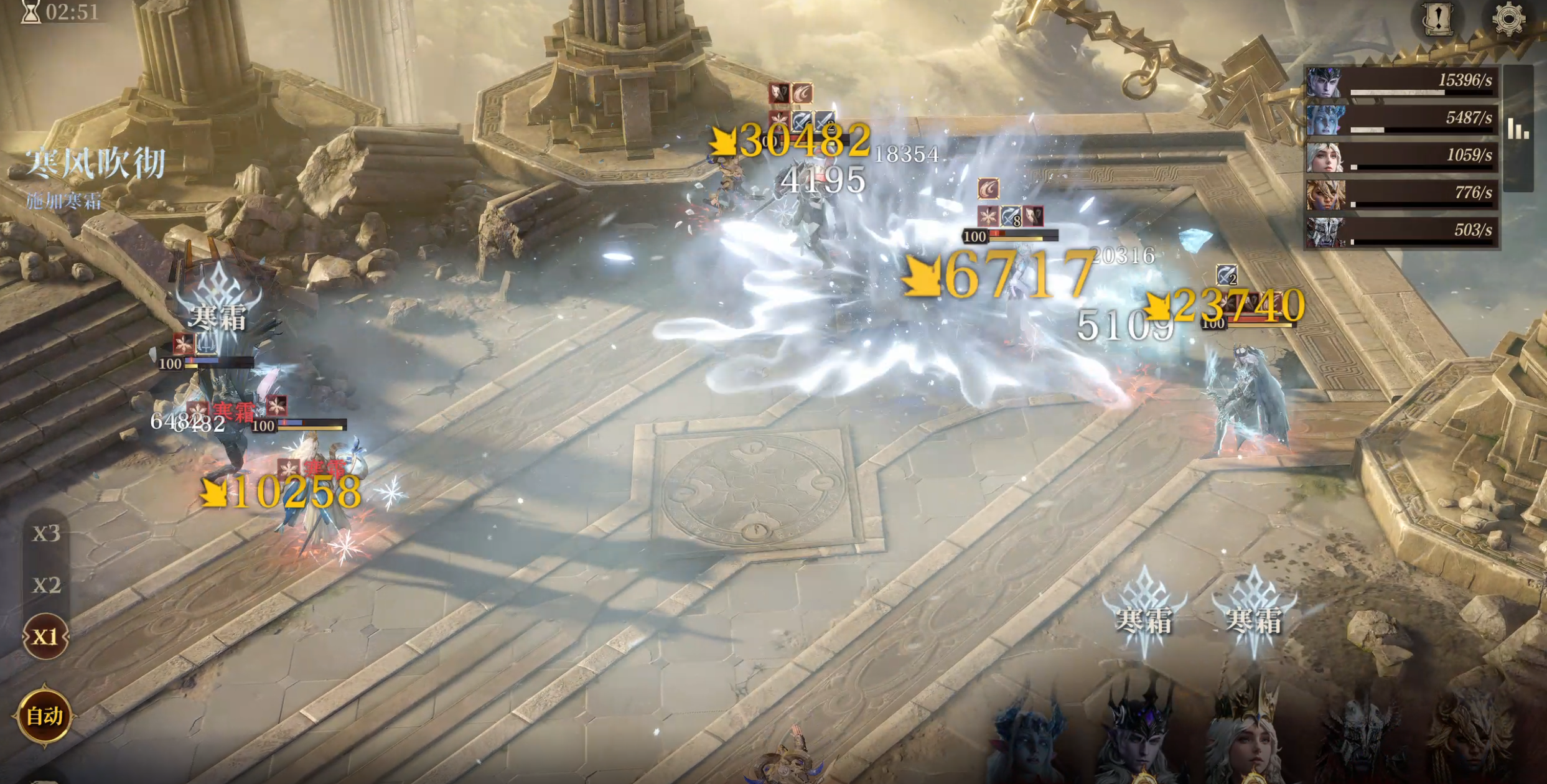Toggle the damage statistics bar-chart panel

click(1518, 129)
